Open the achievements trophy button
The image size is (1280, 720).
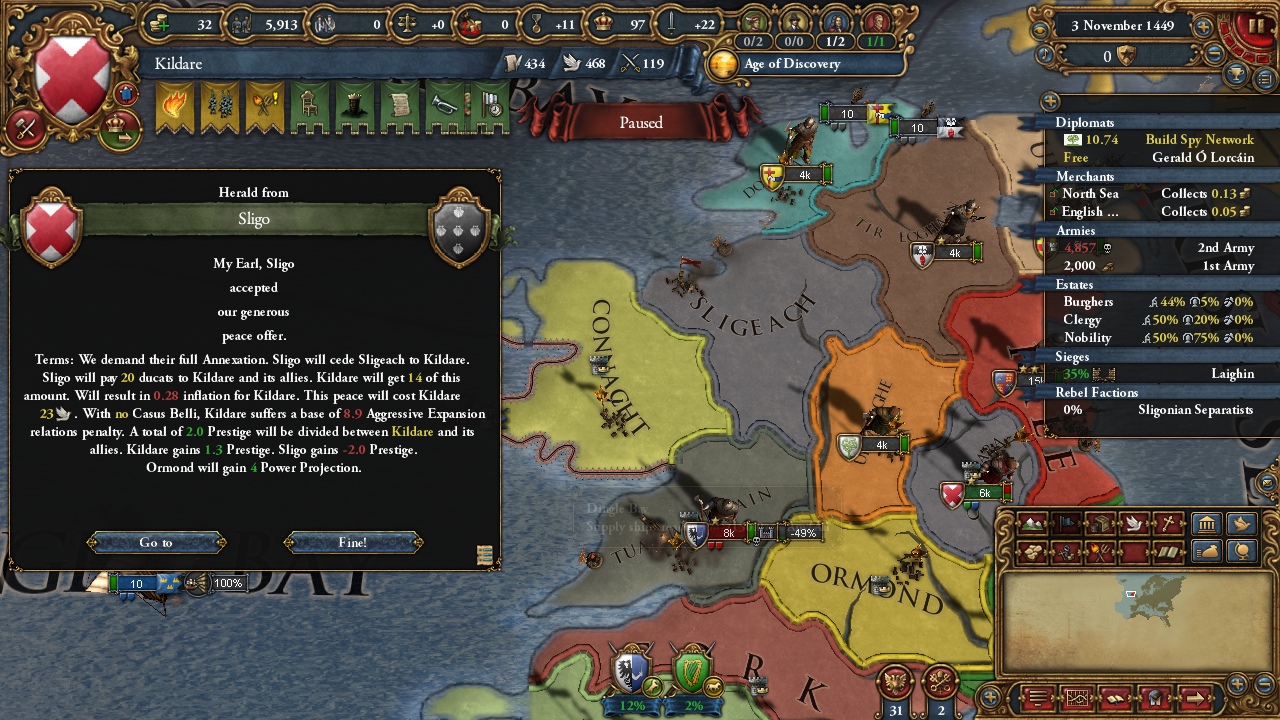pyautogui.click(x=1237, y=75)
